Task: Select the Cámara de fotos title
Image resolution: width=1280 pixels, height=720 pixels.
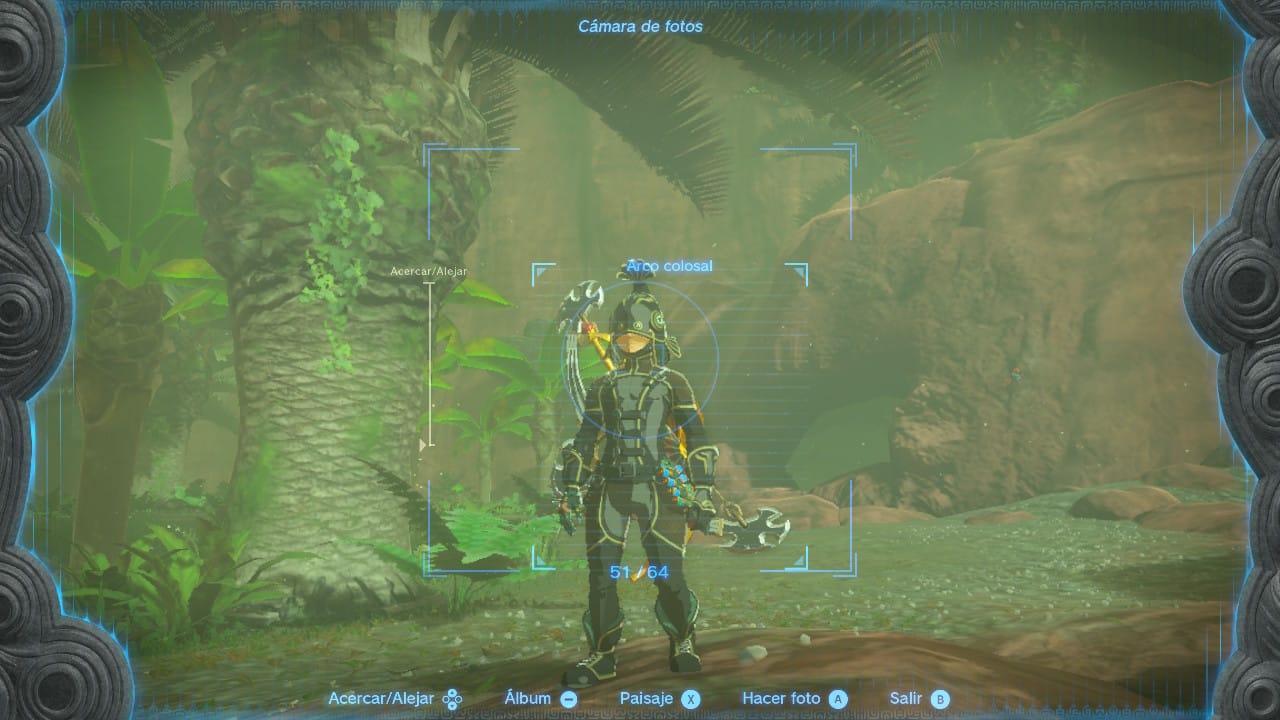Action: tap(640, 27)
